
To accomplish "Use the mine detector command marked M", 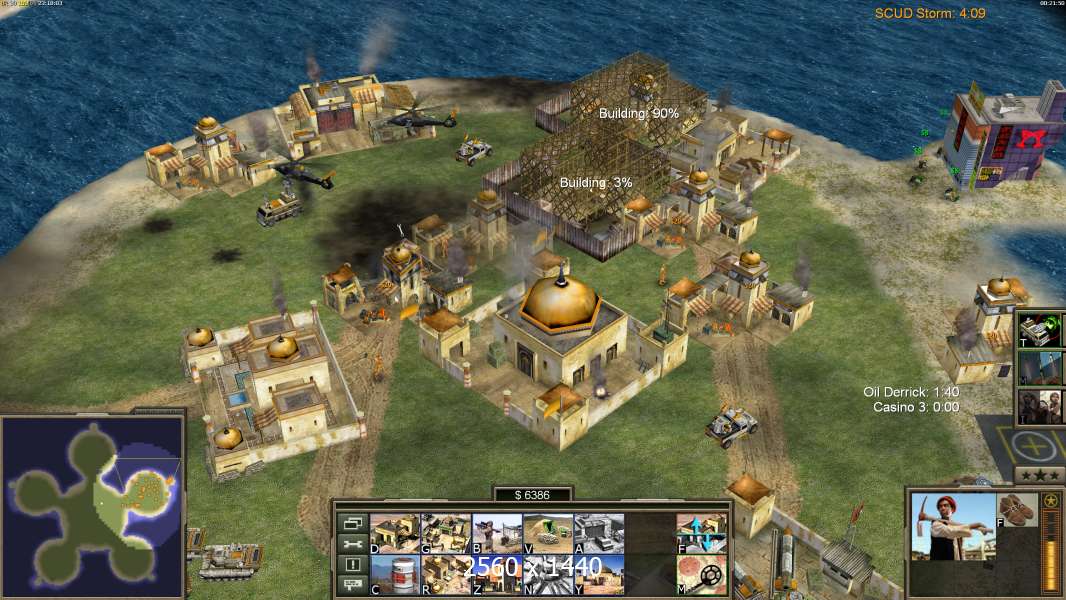I will tap(701, 574).
